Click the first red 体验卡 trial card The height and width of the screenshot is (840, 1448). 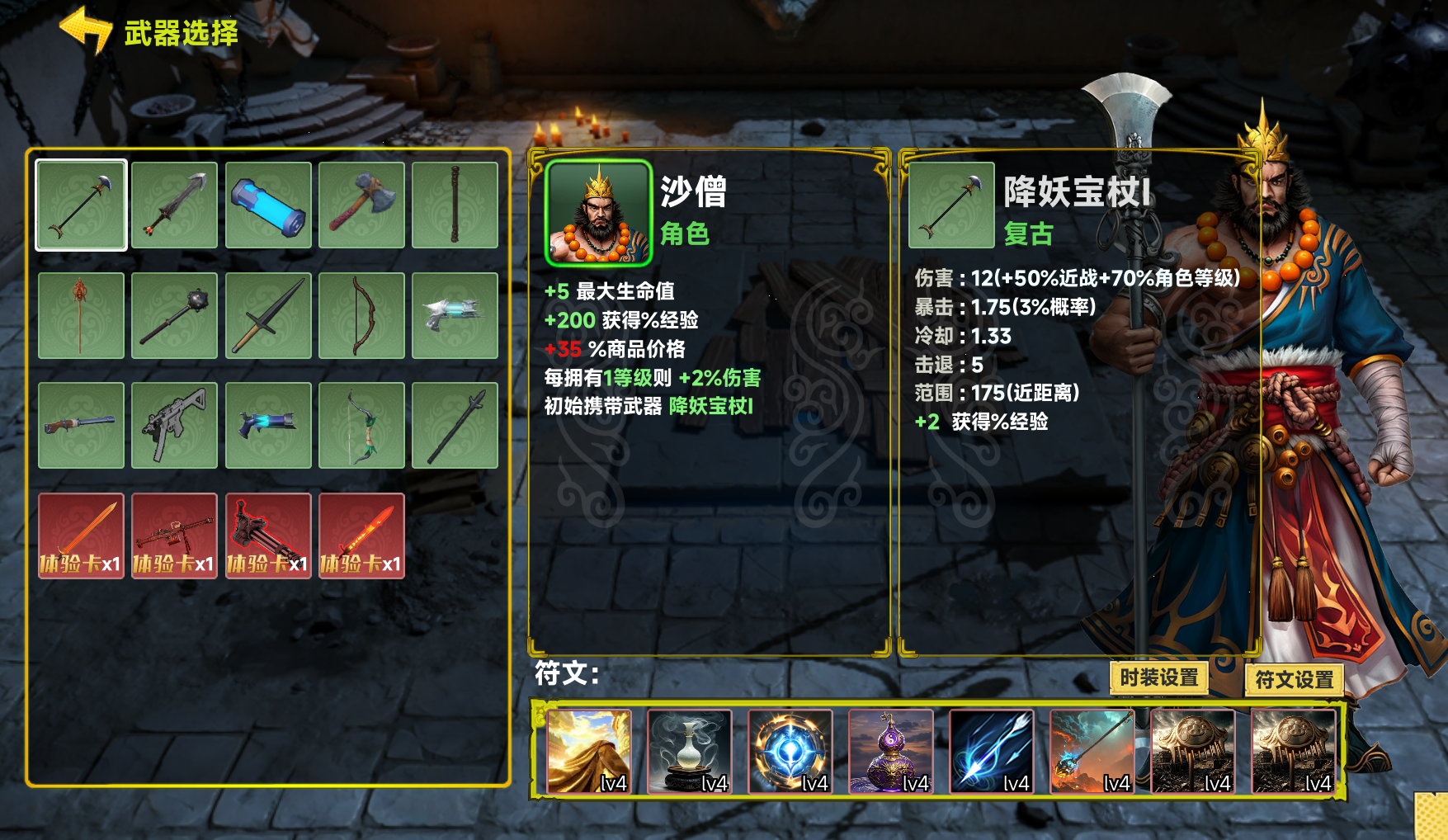click(x=81, y=536)
